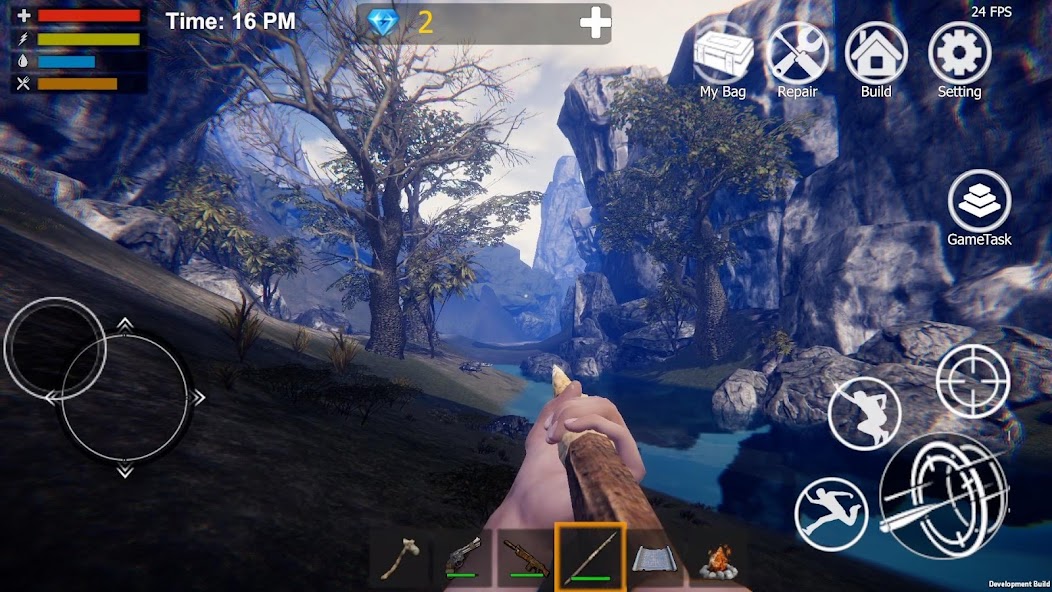Tap the Repair tools button
The height and width of the screenshot is (592, 1052).
point(797,54)
